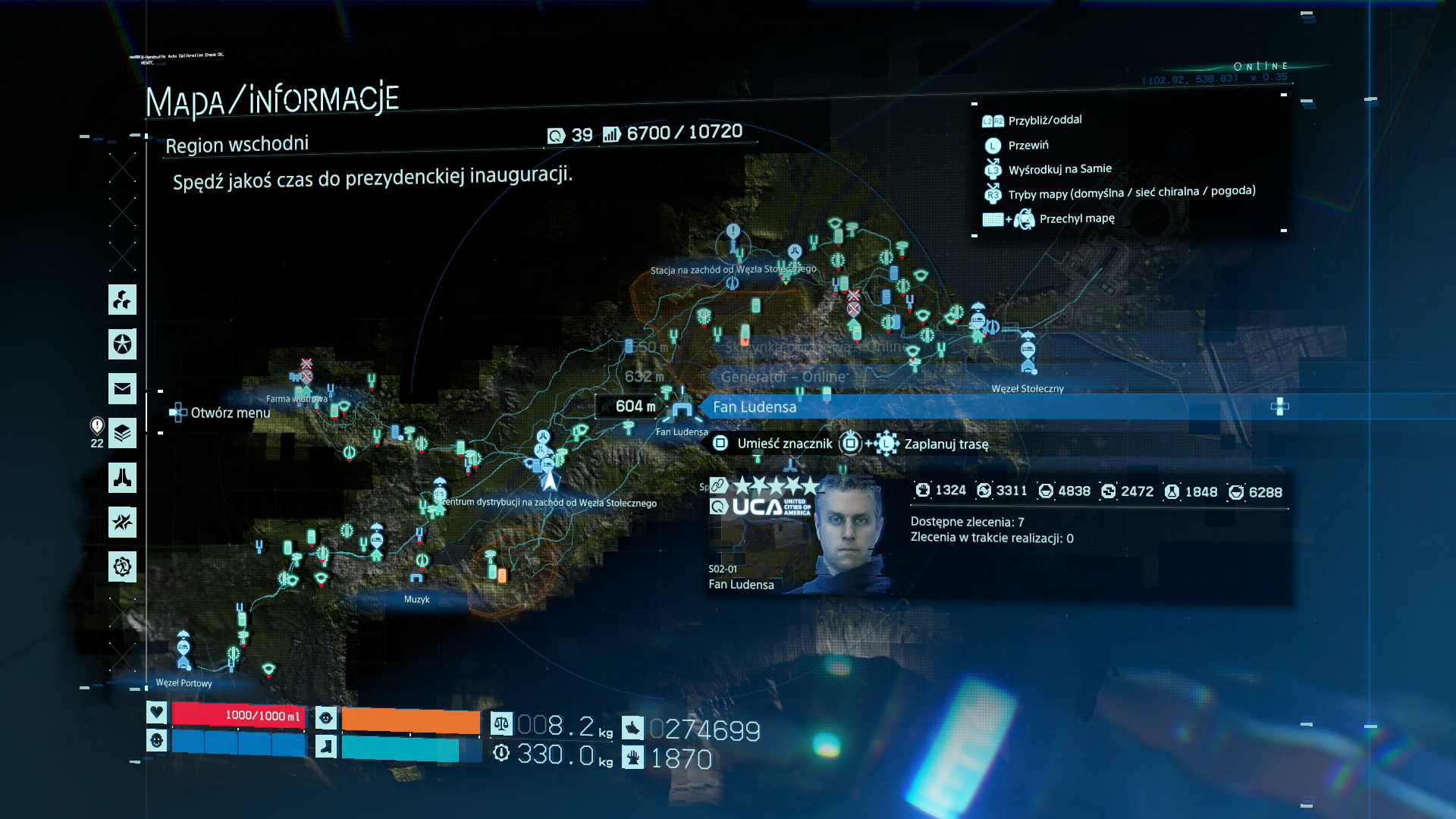Open the star emblem menu icon
Image resolution: width=1456 pixels, height=819 pixels.
(x=122, y=344)
